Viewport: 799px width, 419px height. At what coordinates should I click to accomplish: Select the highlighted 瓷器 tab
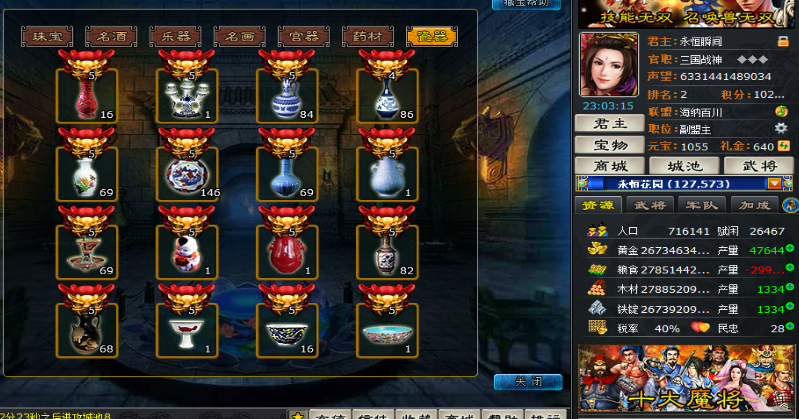(432, 37)
